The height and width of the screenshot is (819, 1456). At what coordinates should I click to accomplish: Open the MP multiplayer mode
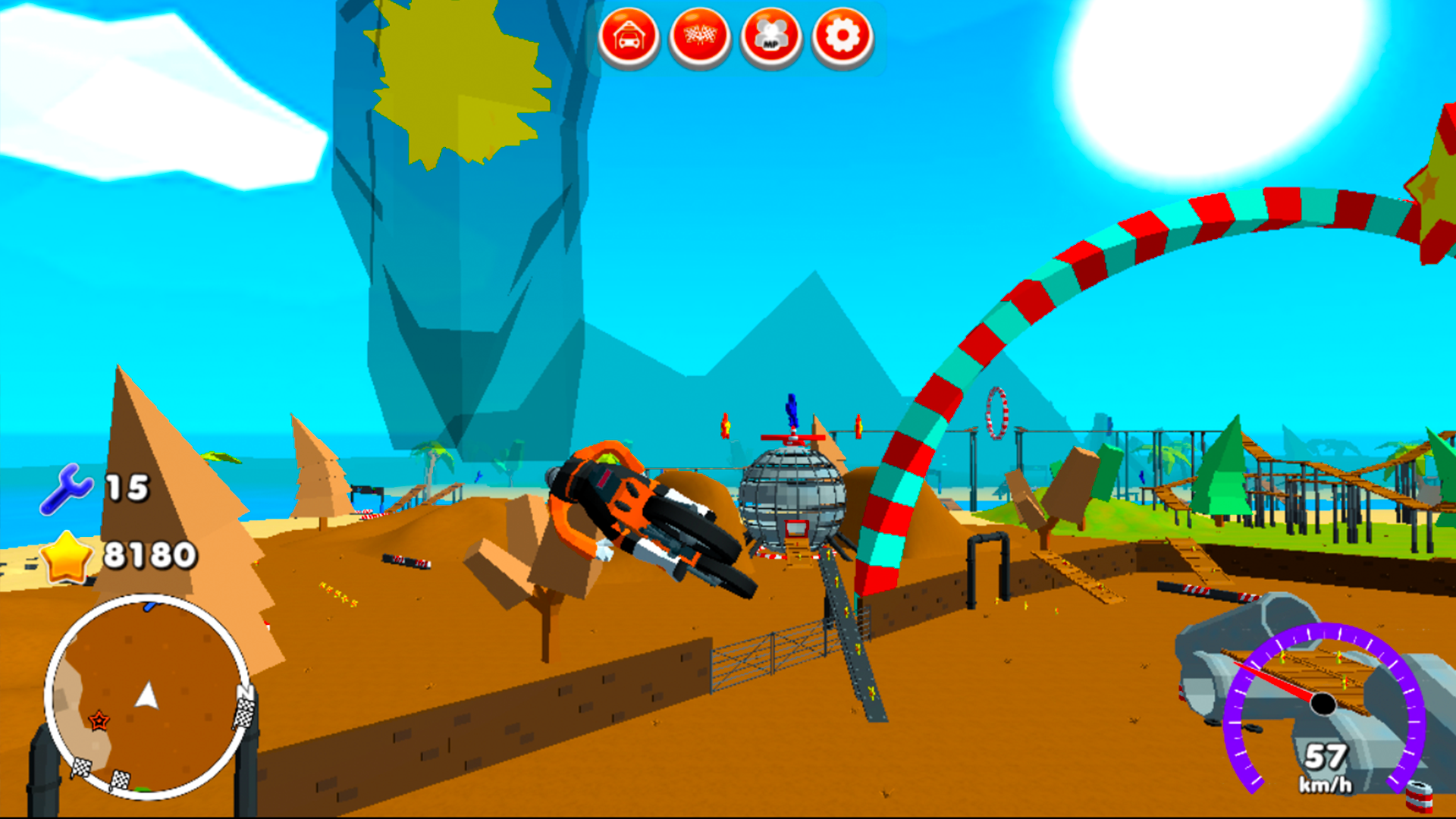[x=771, y=33]
